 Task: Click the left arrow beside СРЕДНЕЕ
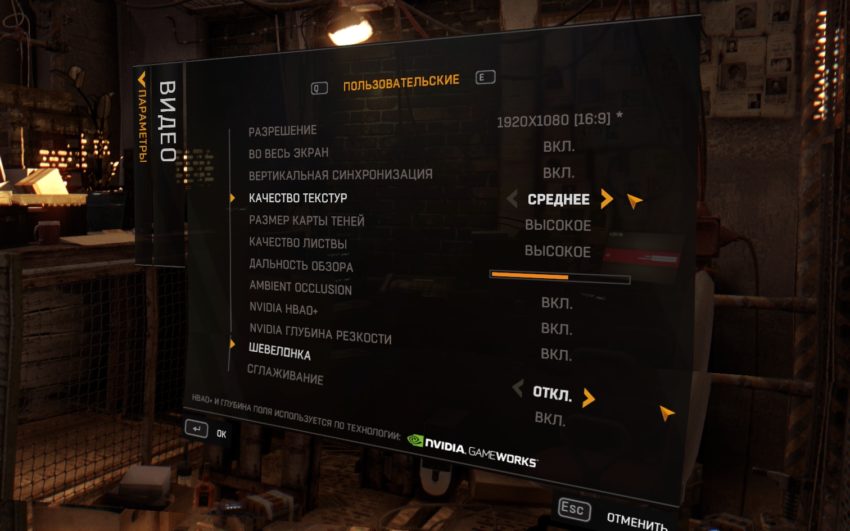click(513, 199)
